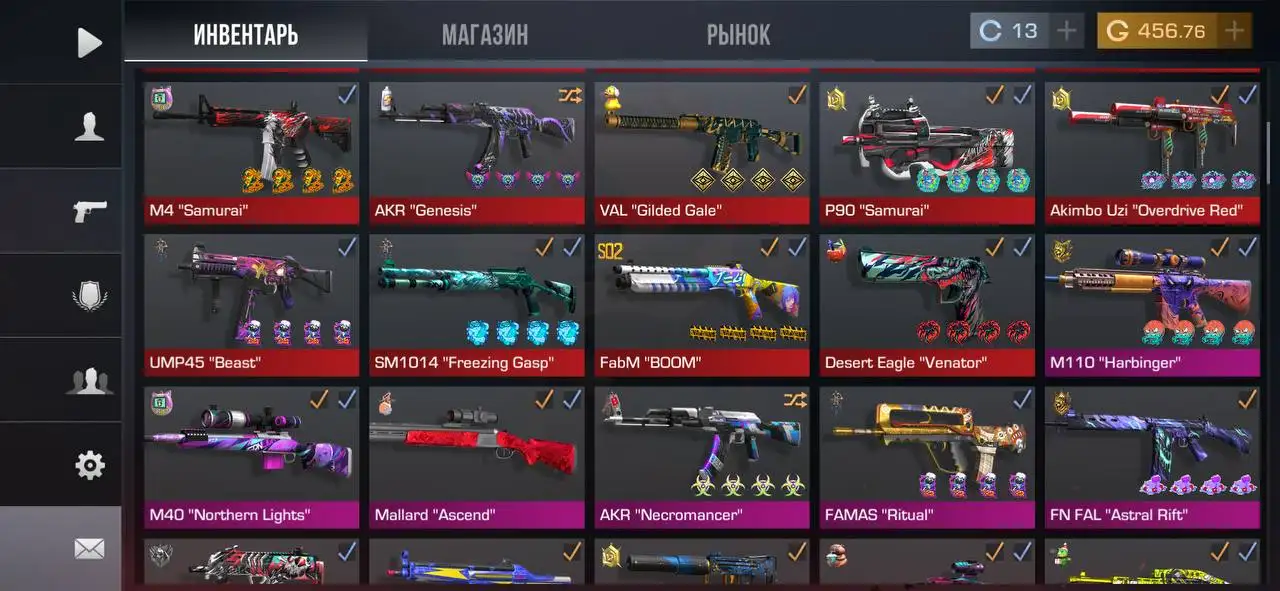
Task: Switch to the Магазин tab
Action: (x=485, y=35)
